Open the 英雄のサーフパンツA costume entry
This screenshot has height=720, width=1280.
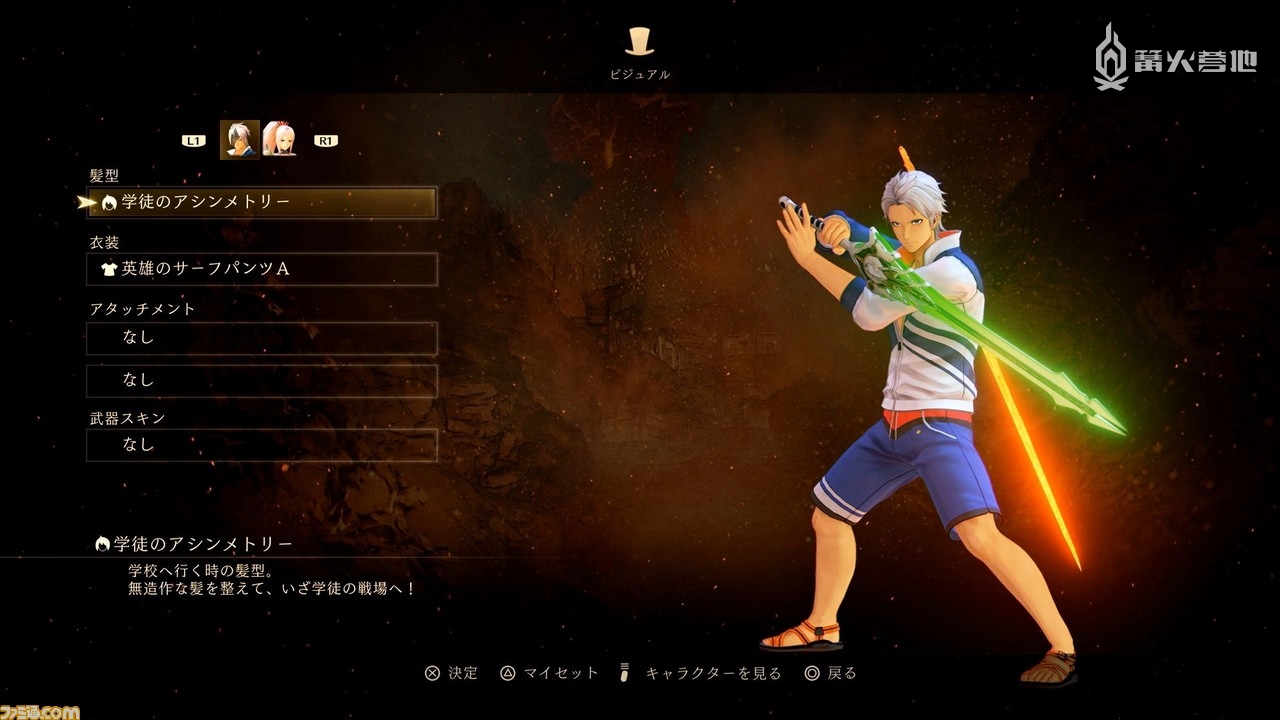click(x=262, y=269)
